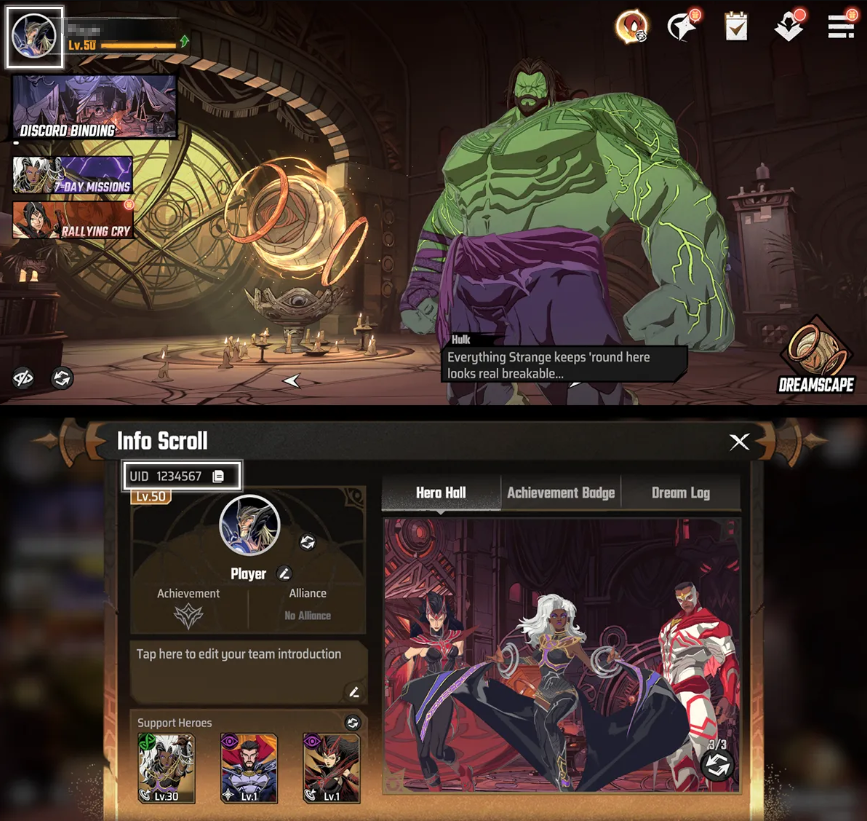Enter the Dreamscape
Screen dimensions: 867x821
tap(815, 358)
